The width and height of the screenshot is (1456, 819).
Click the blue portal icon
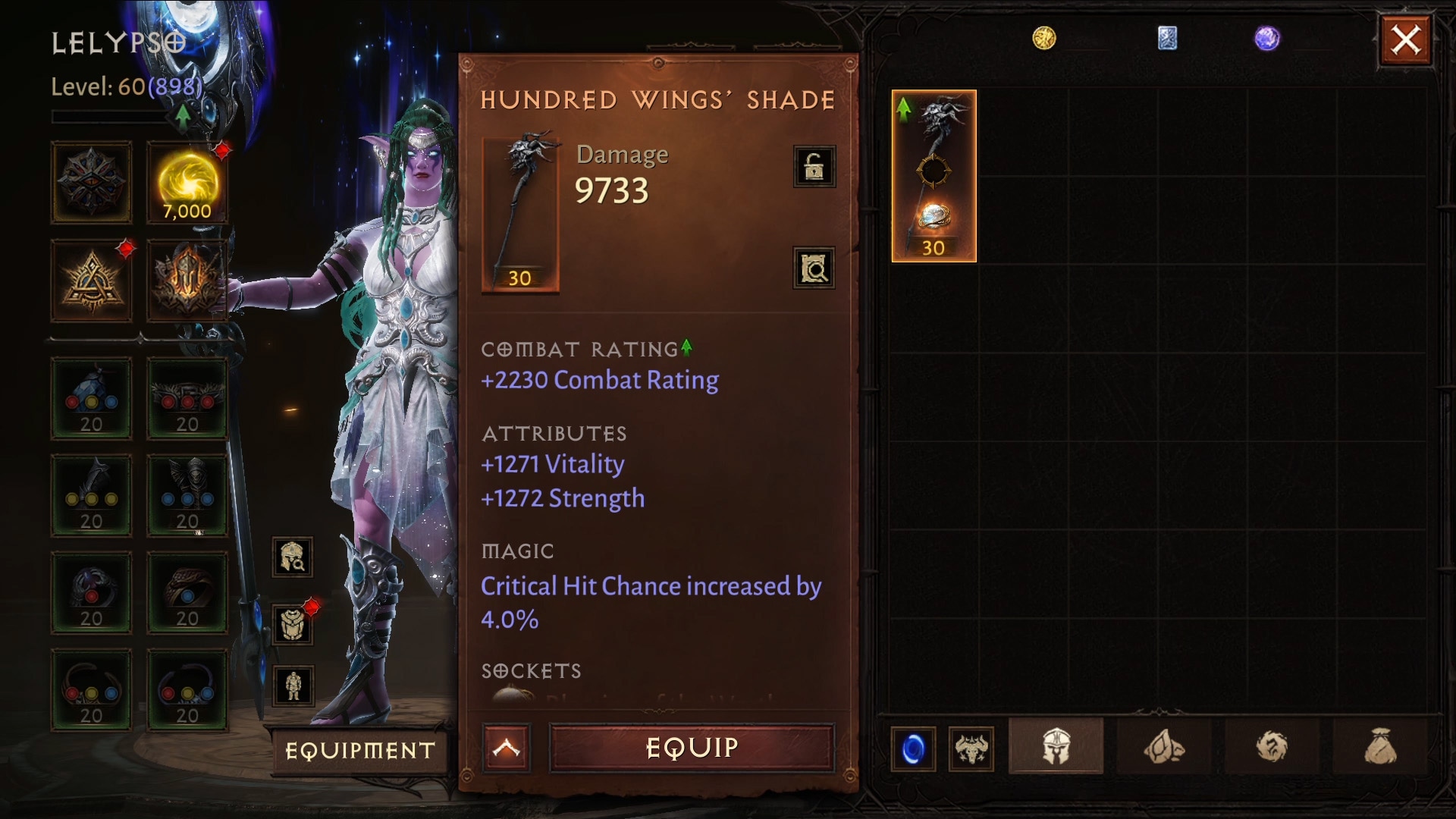913,749
